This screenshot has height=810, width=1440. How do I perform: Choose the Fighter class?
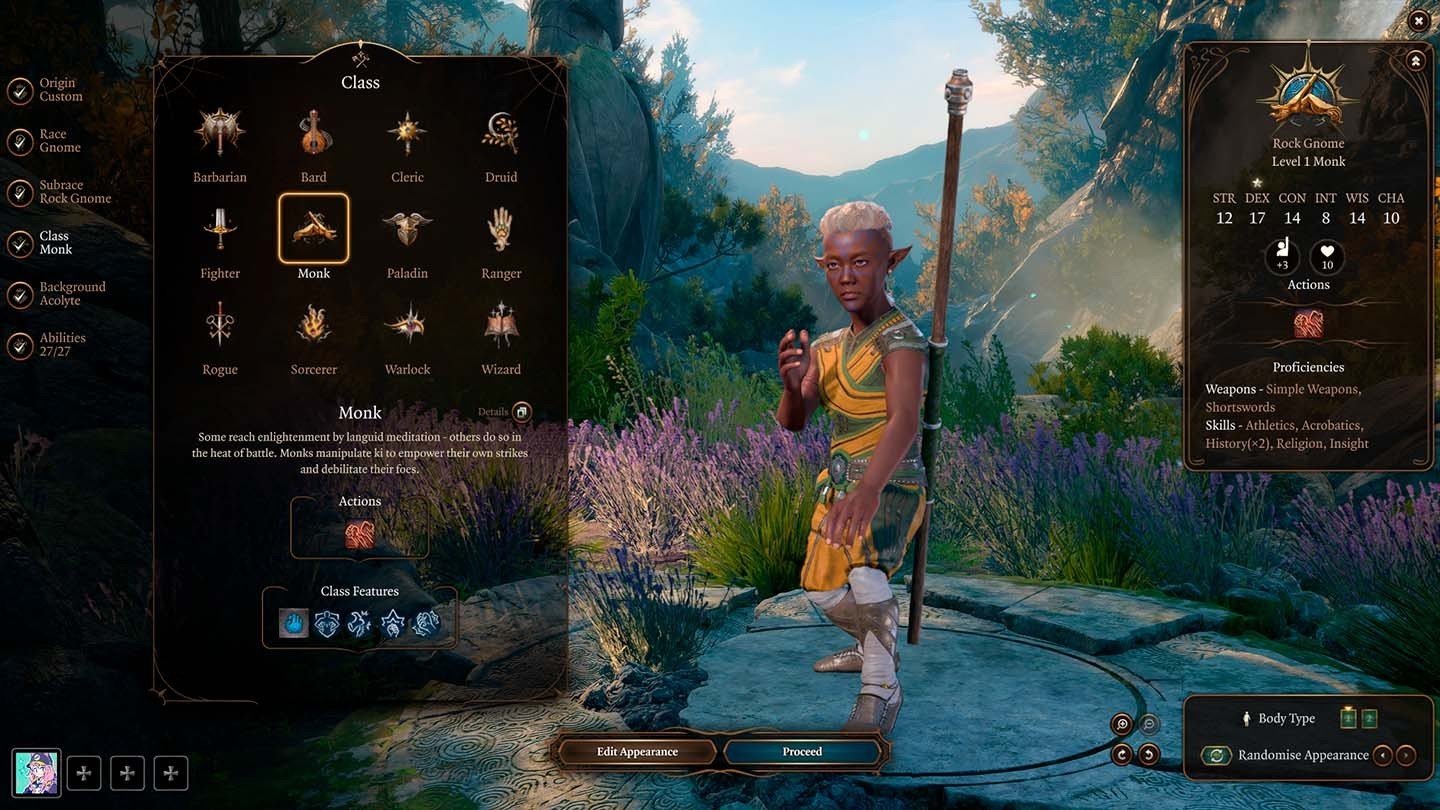[x=220, y=229]
